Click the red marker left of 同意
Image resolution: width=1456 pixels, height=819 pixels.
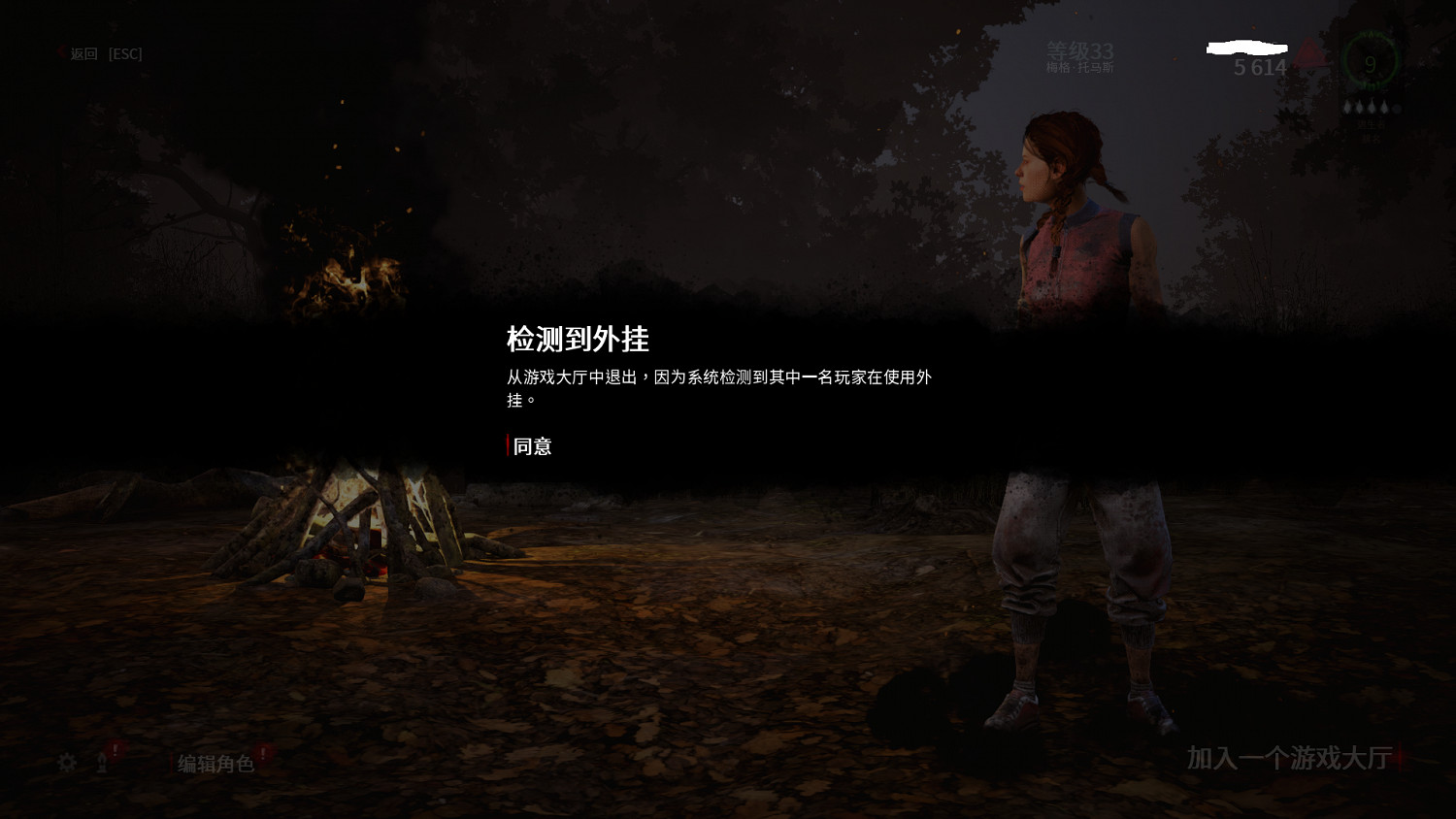pyautogui.click(x=507, y=446)
